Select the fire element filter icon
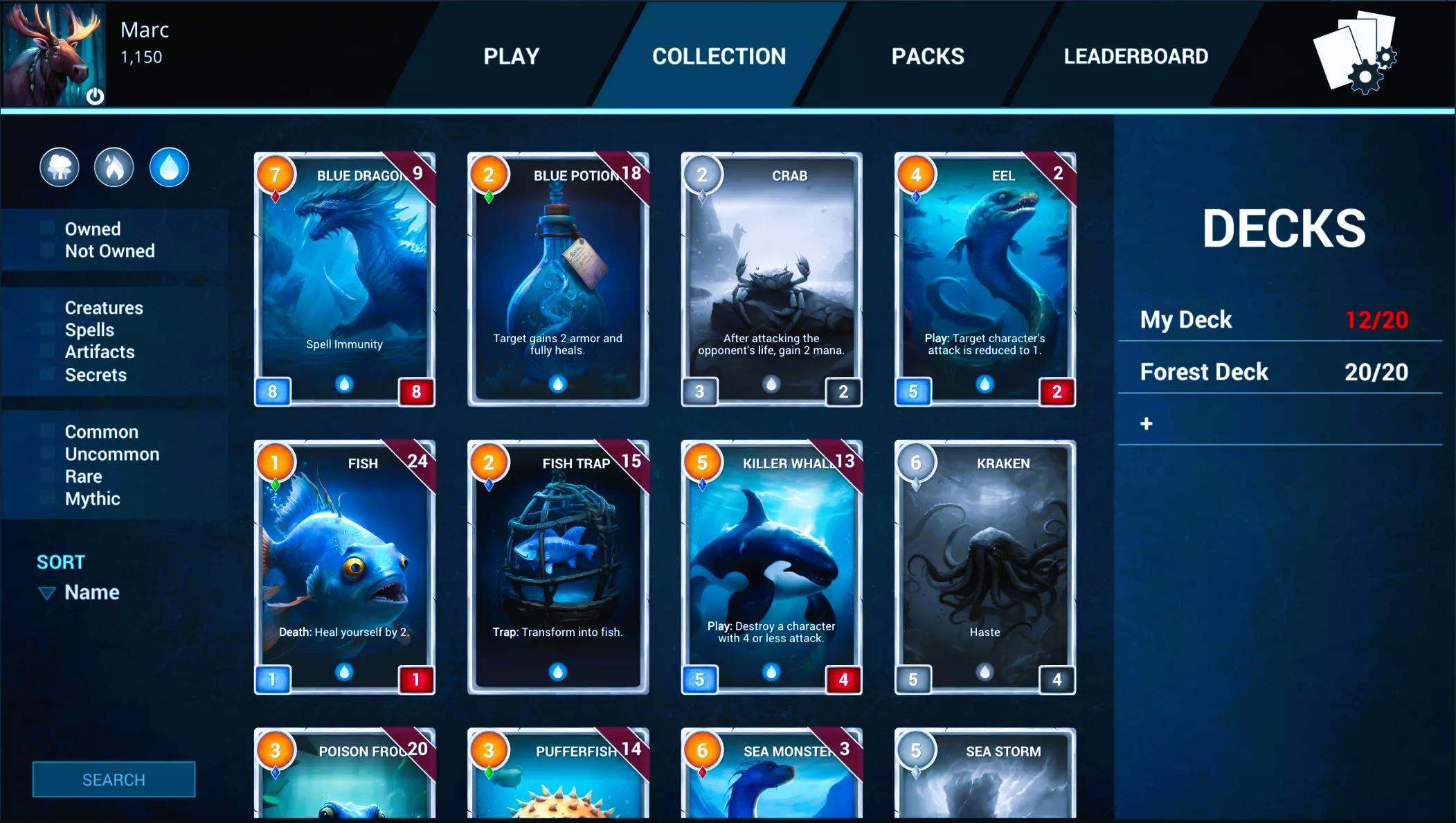1456x823 pixels. [114, 167]
